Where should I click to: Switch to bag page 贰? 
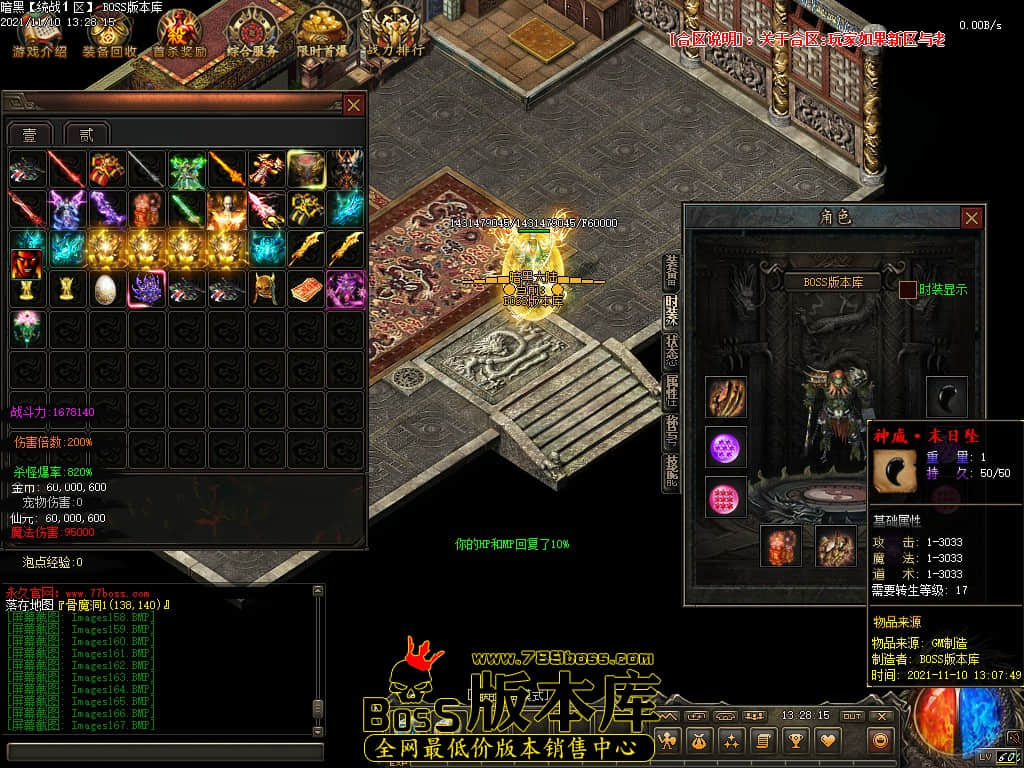click(x=86, y=134)
